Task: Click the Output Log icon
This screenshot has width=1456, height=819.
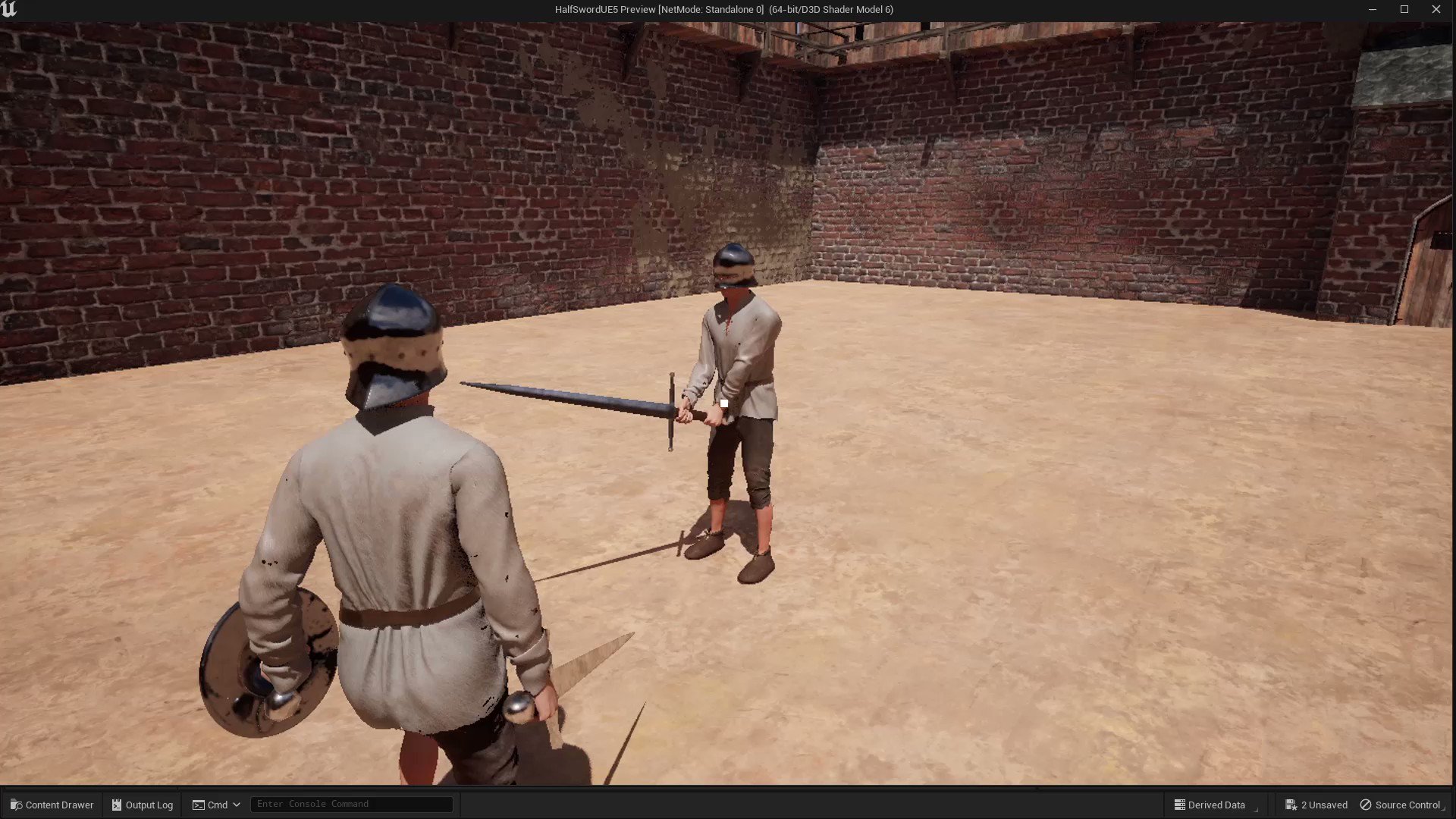Action: coord(118,805)
